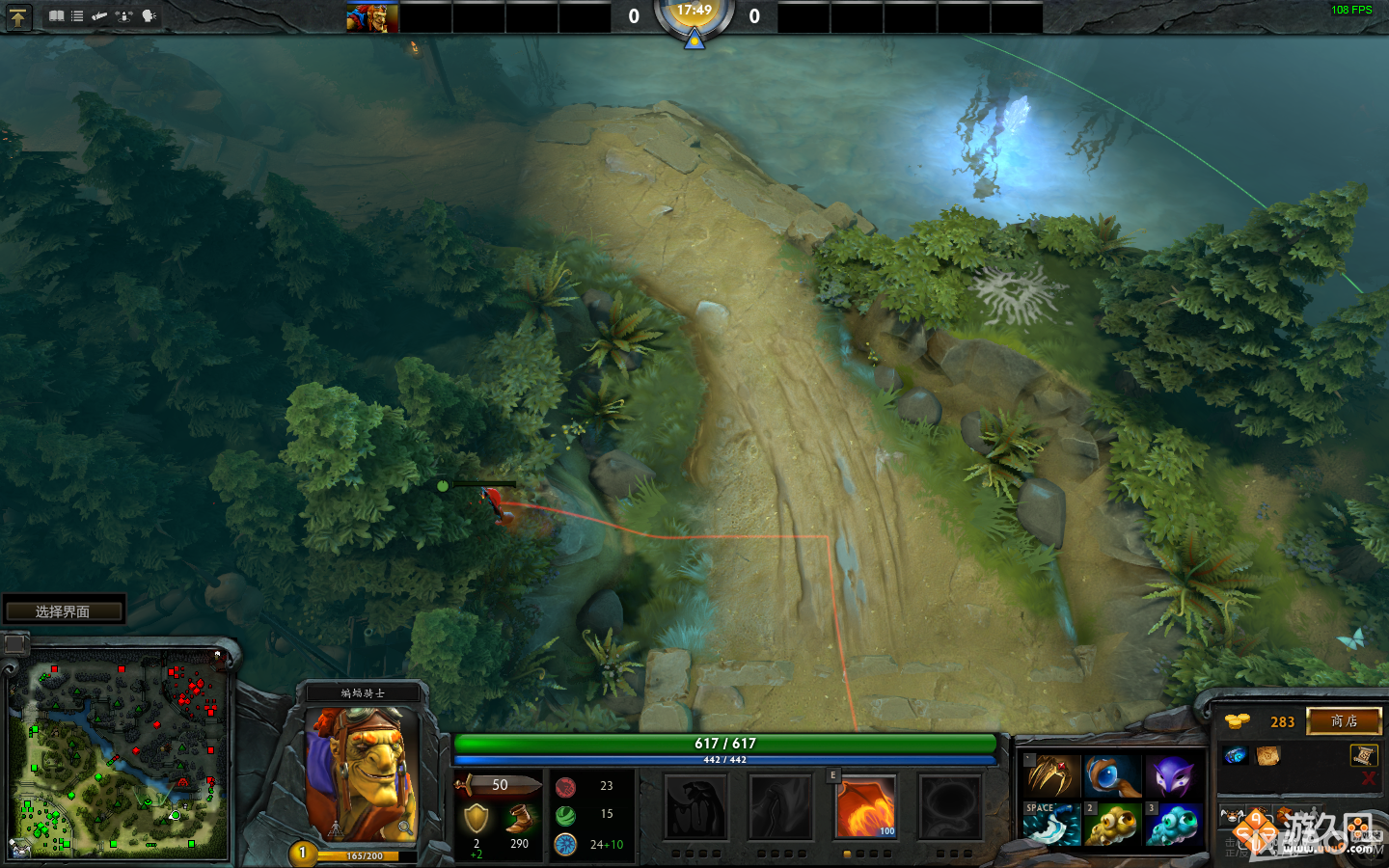Select the Observer Ward in inventory slot 2
1389x868 pixels.
pos(1112,823)
